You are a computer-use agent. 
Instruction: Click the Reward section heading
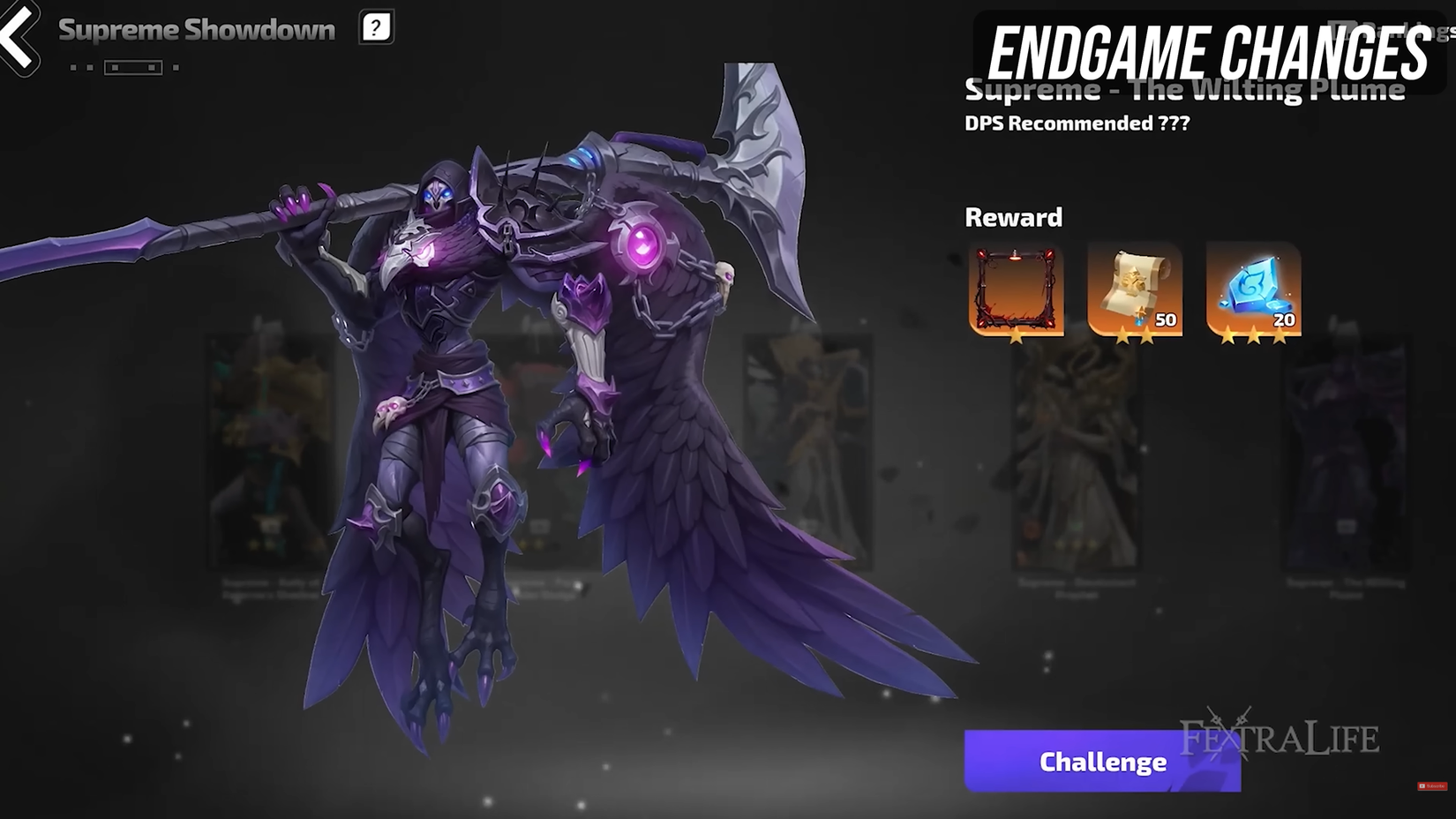pos(1014,217)
